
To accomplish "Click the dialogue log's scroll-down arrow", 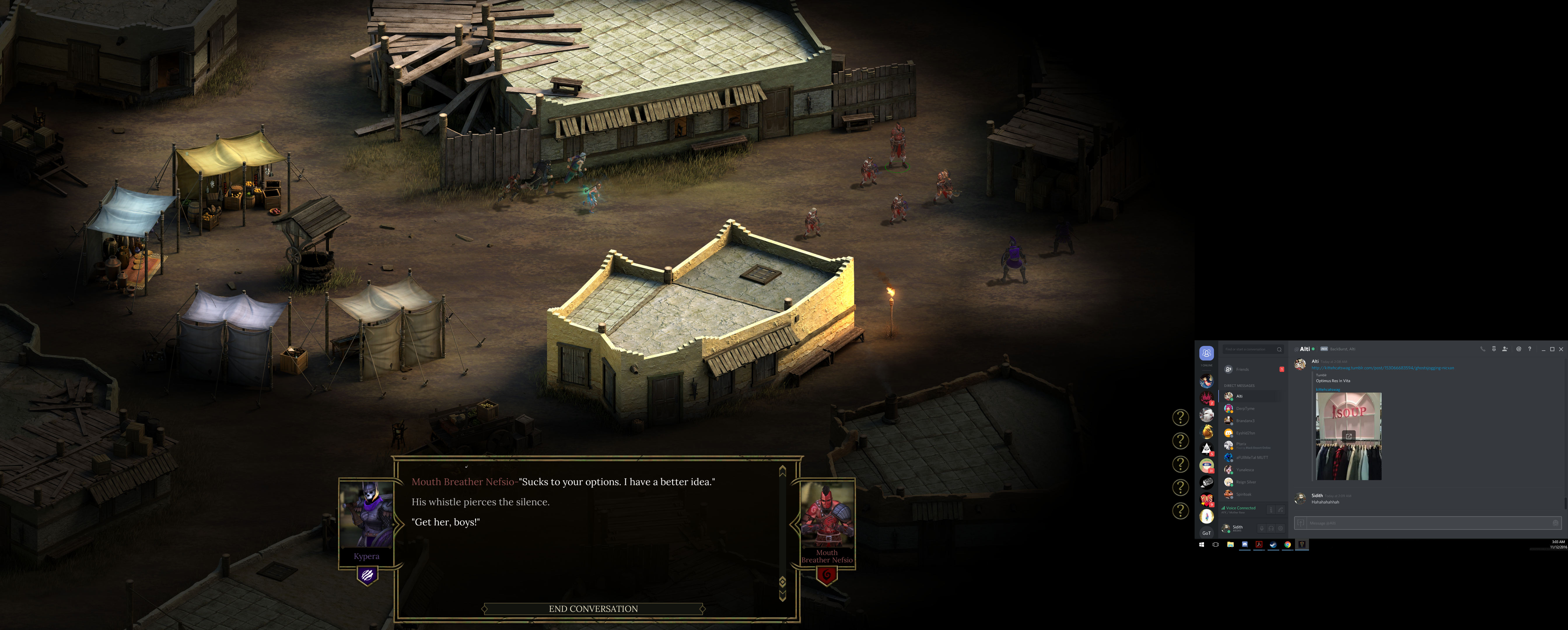I will click(783, 595).
